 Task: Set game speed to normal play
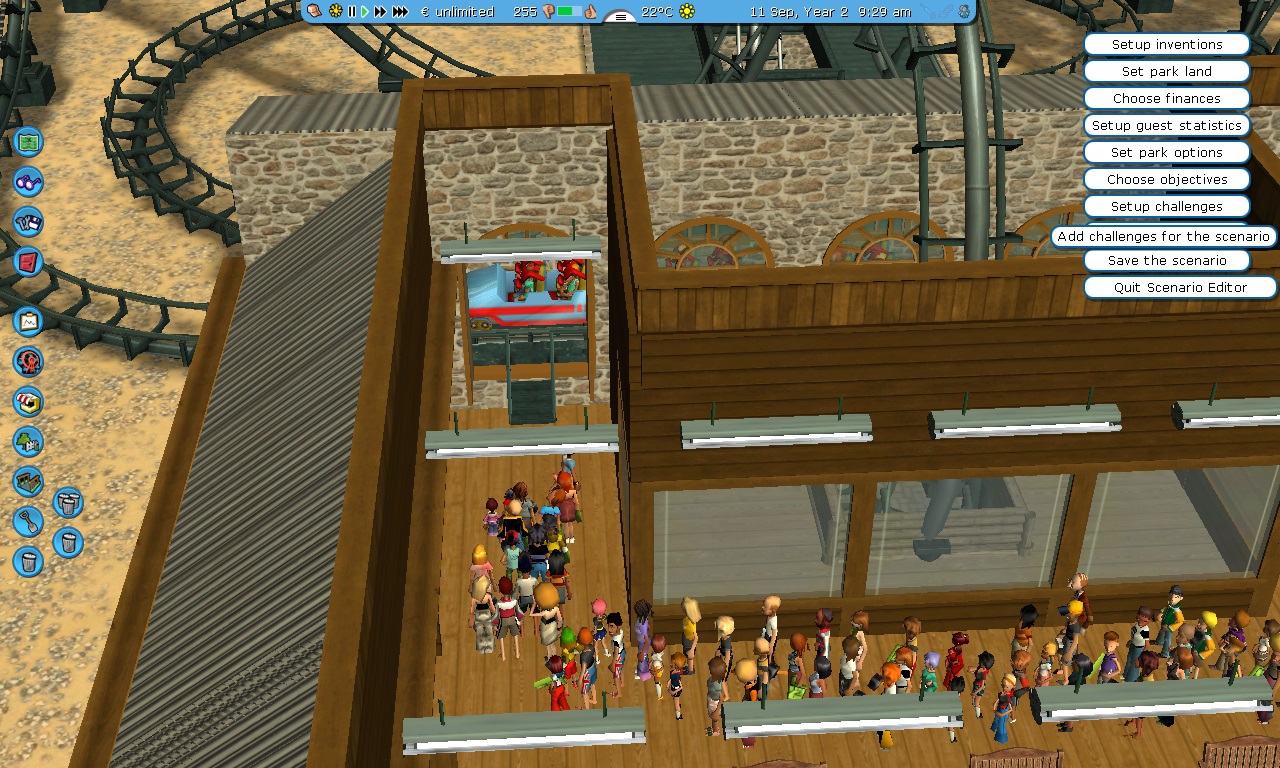365,12
